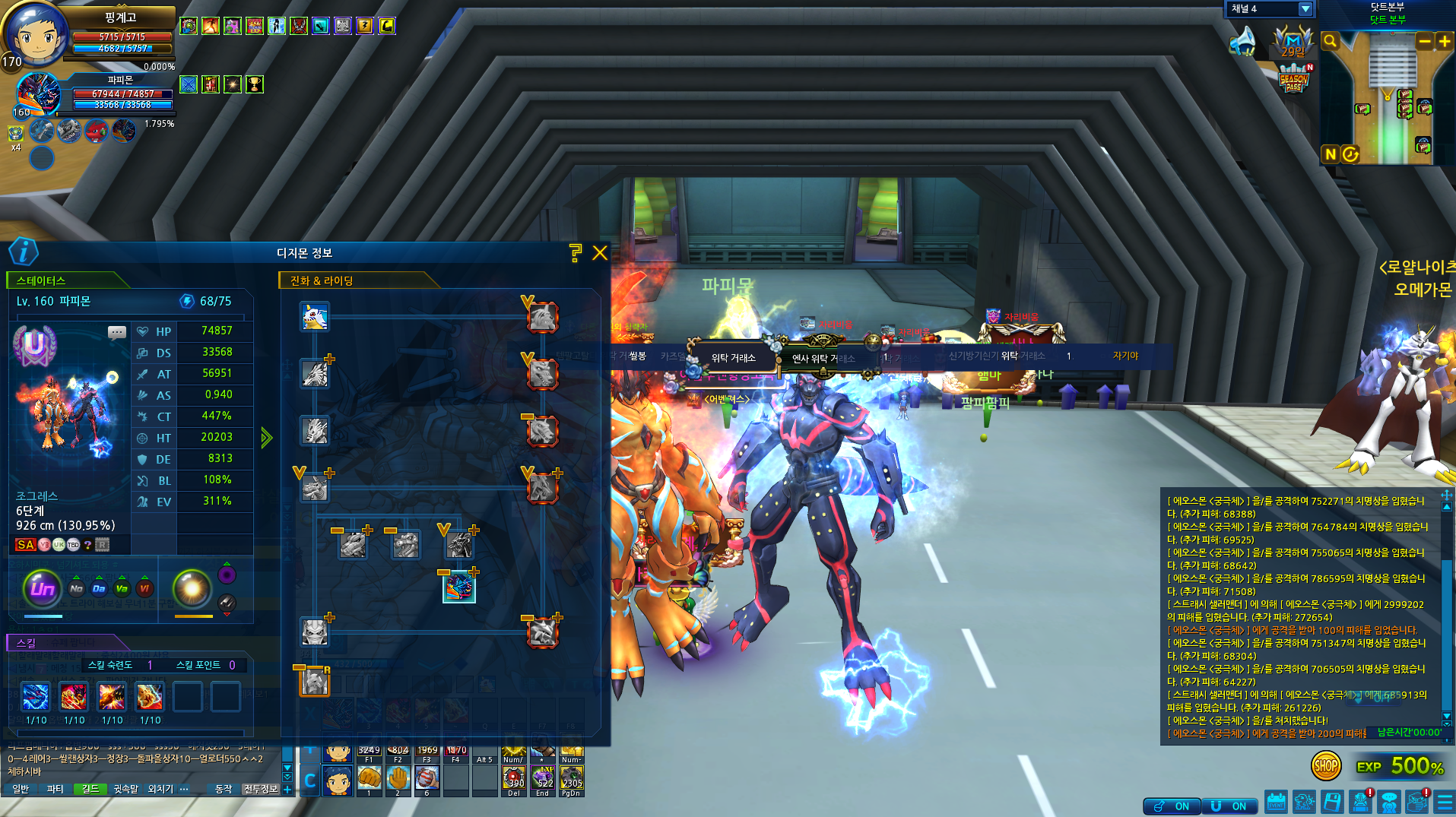1456x817 pixels.
Task: Open the megaphone announcement icon
Action: coord(1242,42)
